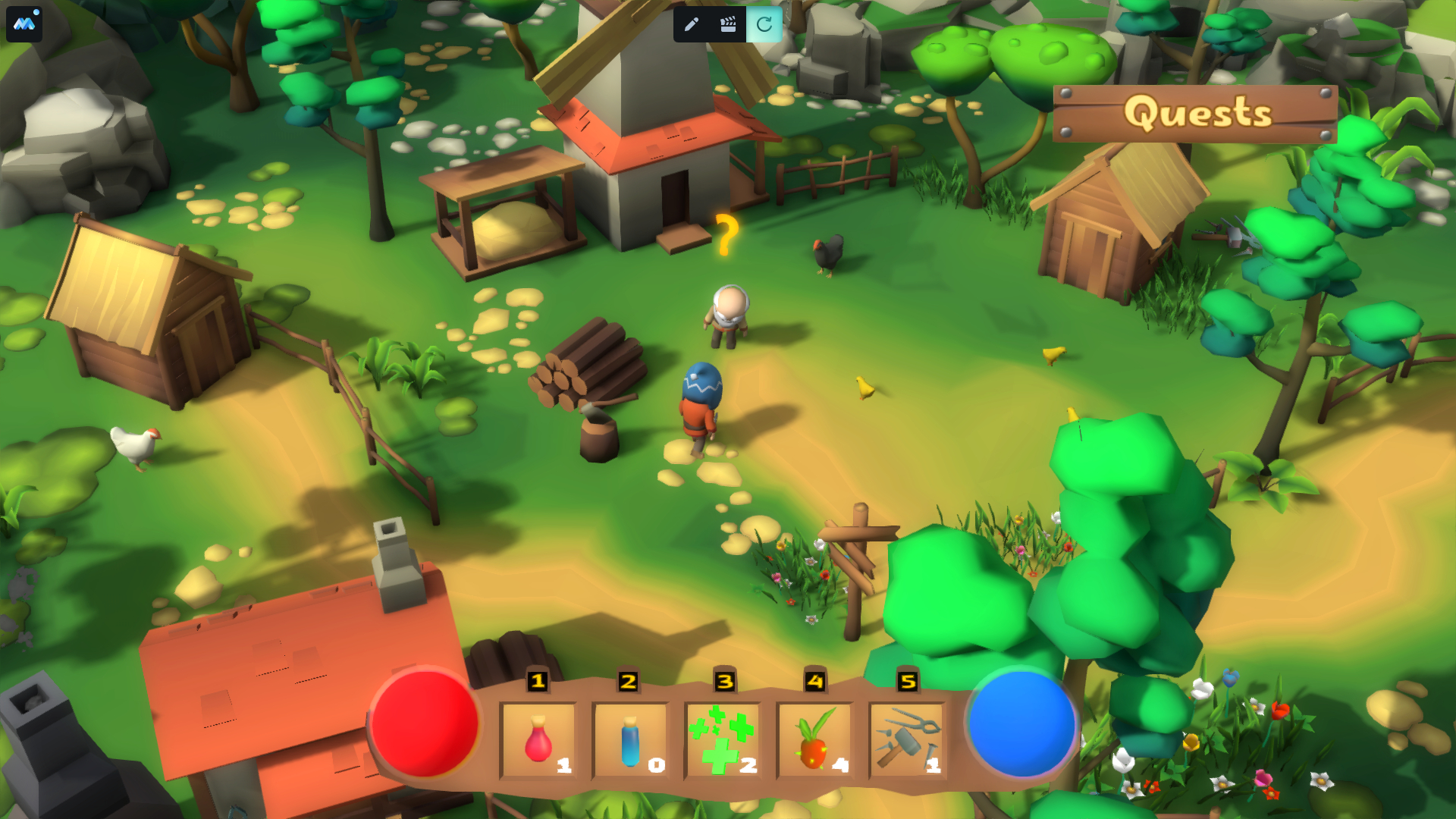This screenshot has width=1456, height=819.
Task: Use the carrot item in slot four
Action: coord(815,741)
